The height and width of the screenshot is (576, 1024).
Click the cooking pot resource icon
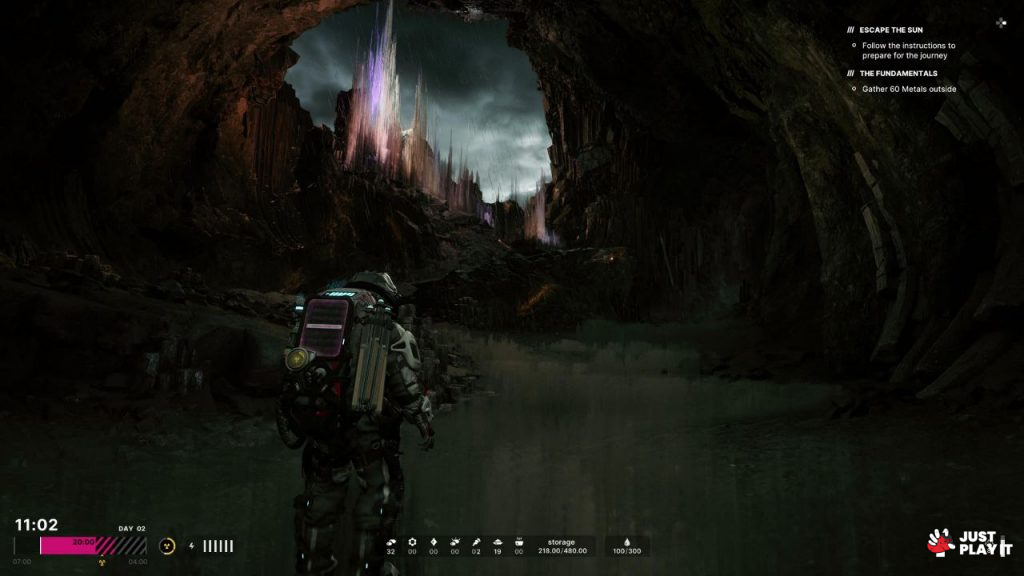[518, 541]
